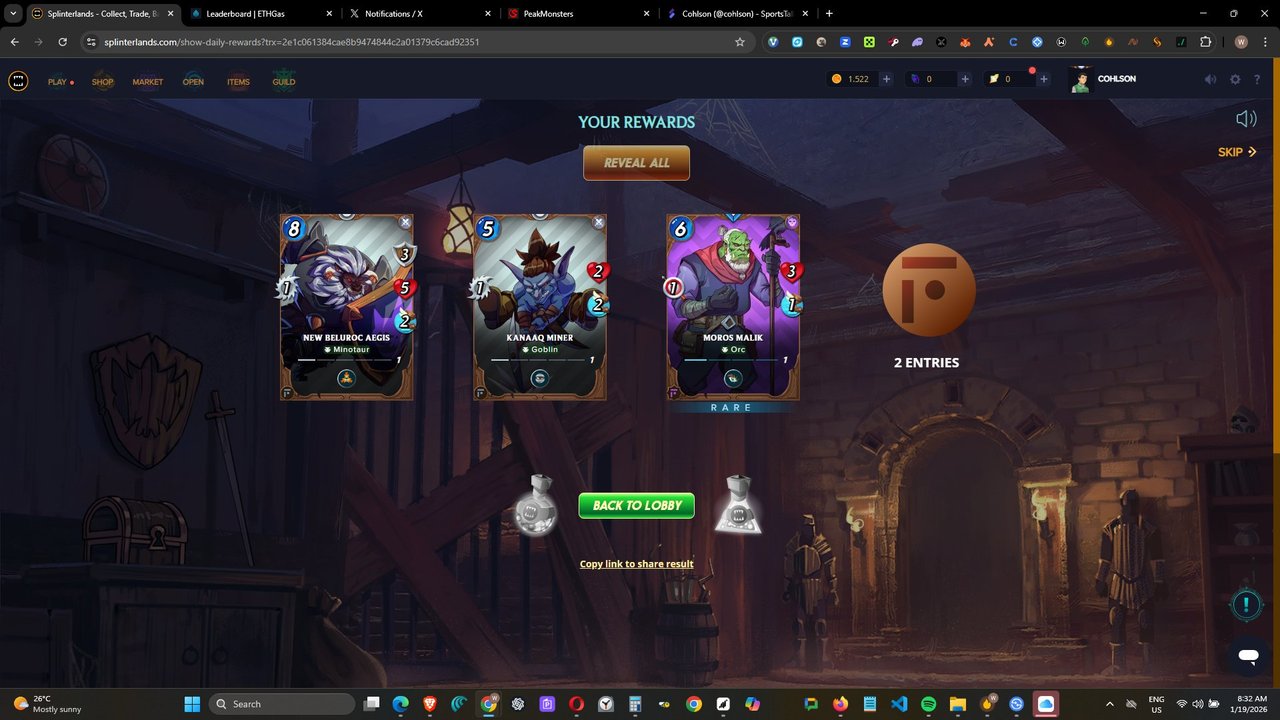Click the Reveal All button
This screenshot has width=1280, height=720.
click(x=636, y=163)
